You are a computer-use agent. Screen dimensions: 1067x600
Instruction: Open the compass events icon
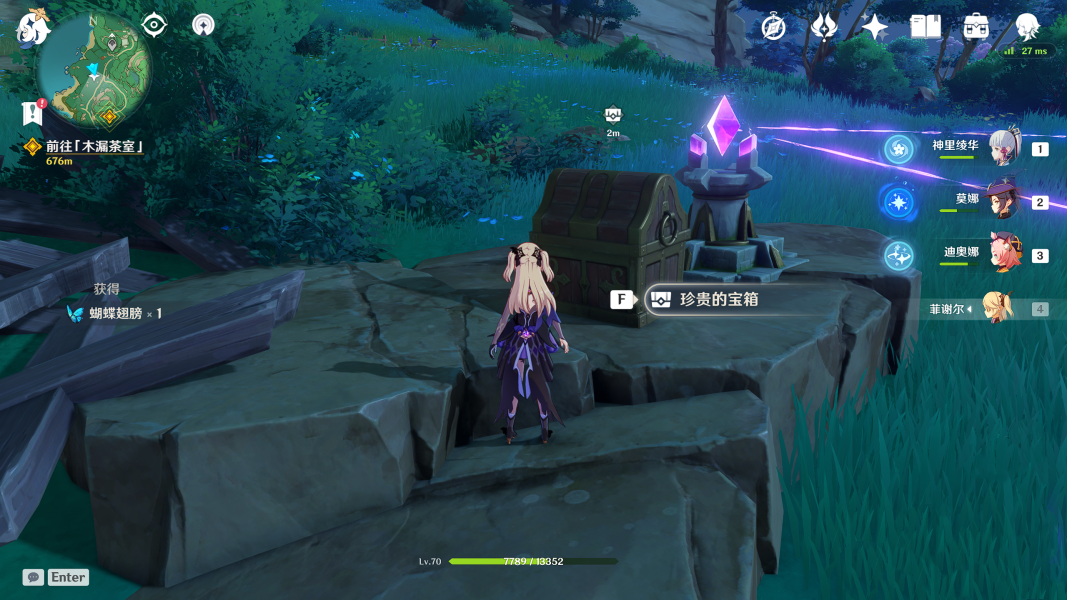pyautogui.click(x=773, y=28)
